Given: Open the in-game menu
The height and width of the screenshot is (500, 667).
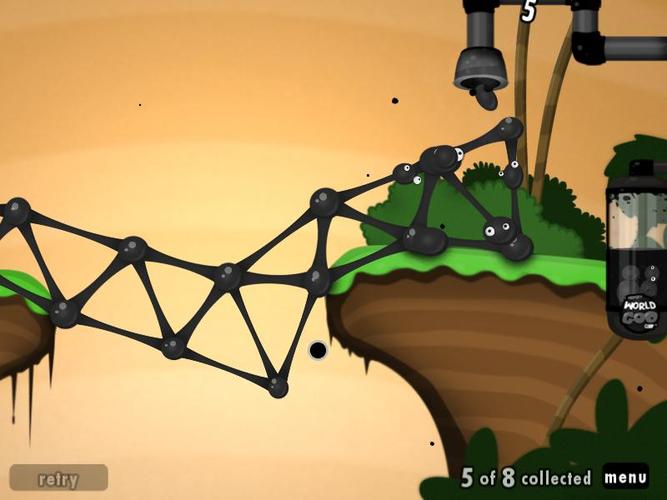Looking at the screenshot, I should [625, 477].
